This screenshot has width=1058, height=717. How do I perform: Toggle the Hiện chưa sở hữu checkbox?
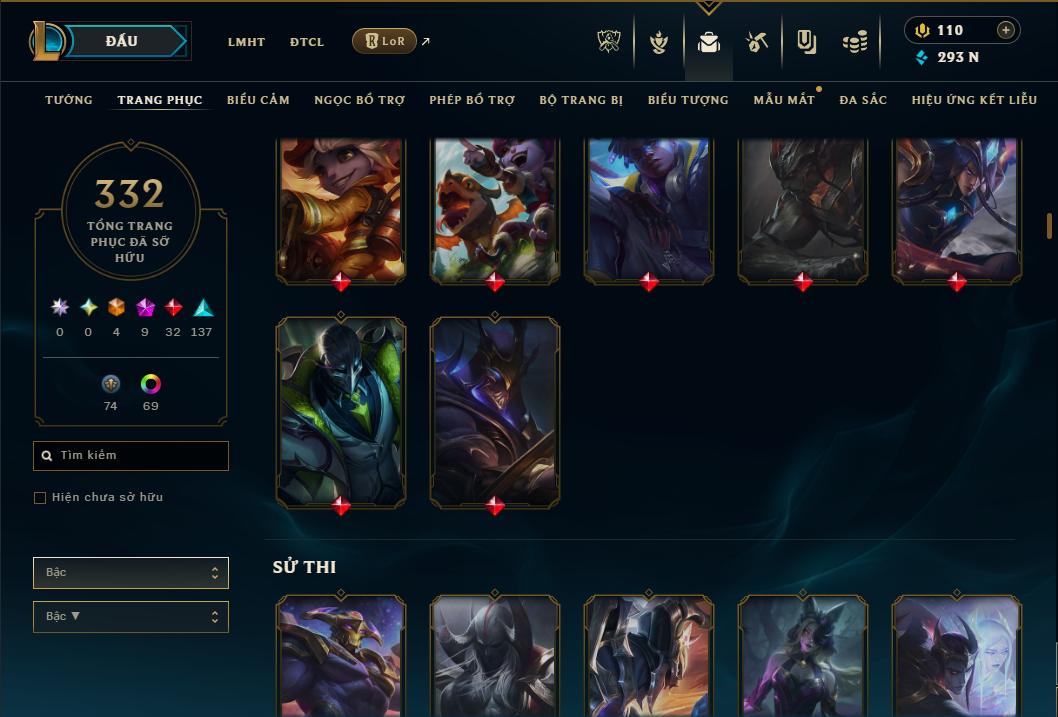tap(40, 498)
